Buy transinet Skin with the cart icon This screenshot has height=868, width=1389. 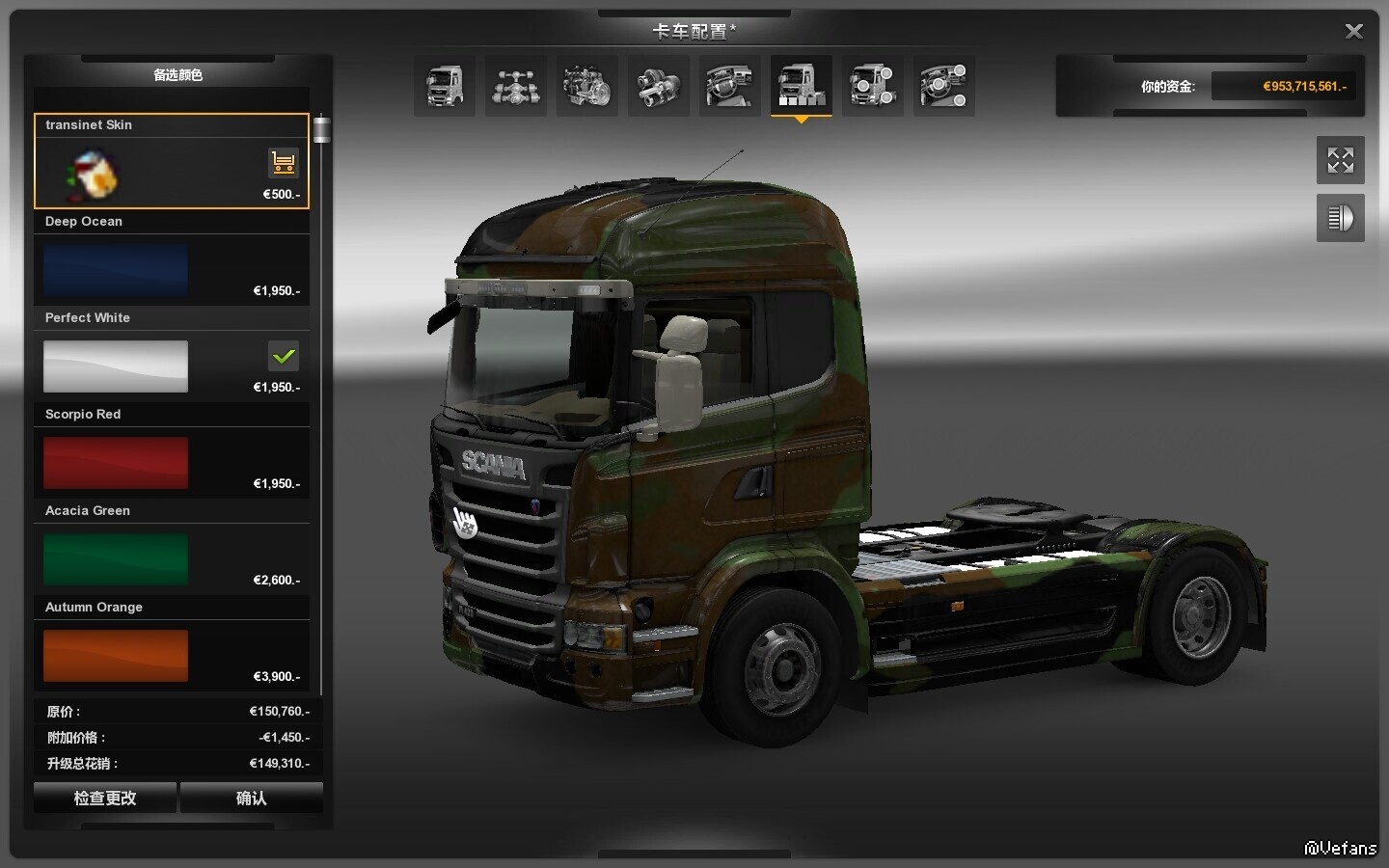(283, 163)
